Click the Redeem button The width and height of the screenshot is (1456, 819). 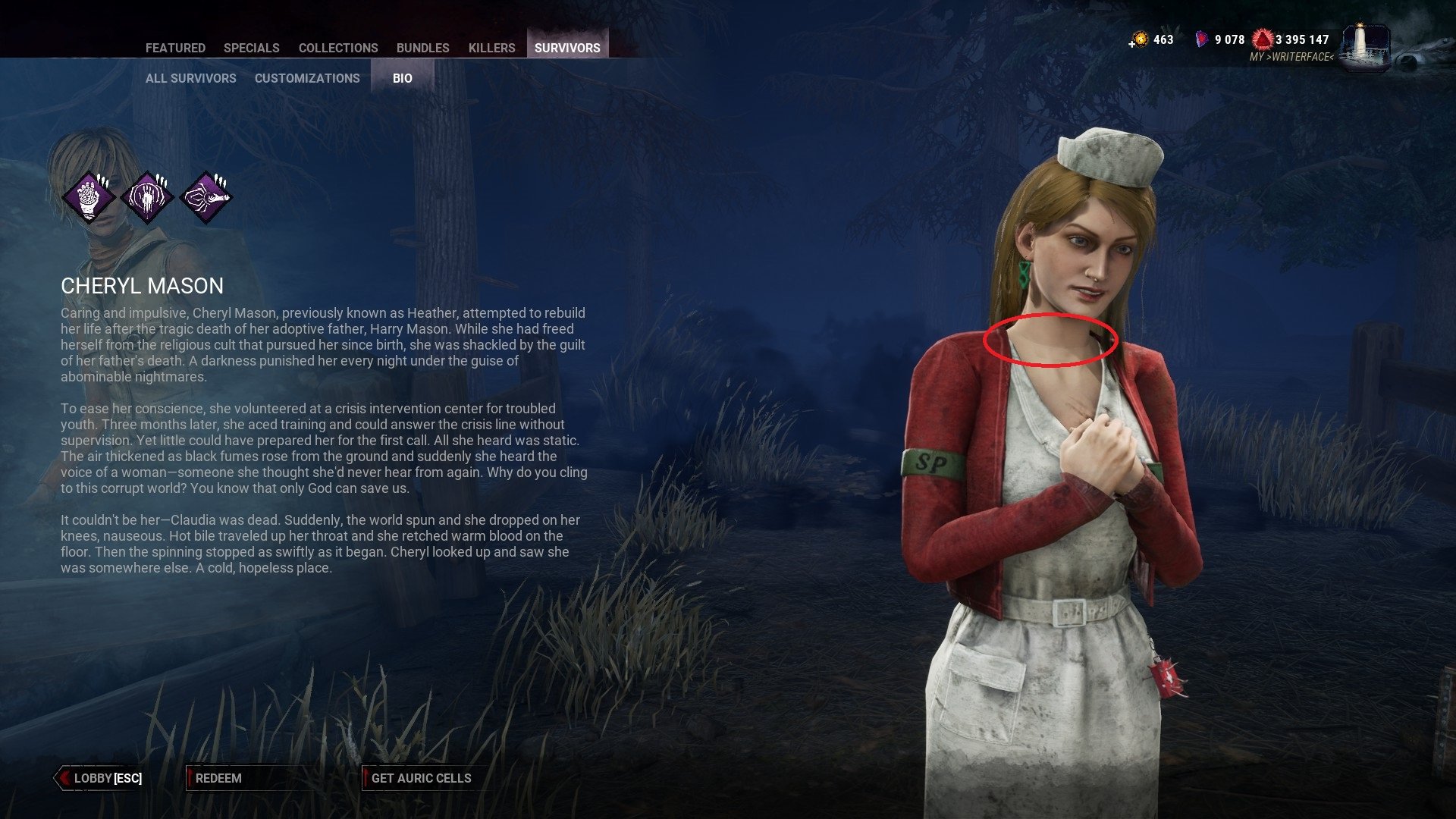219,778
